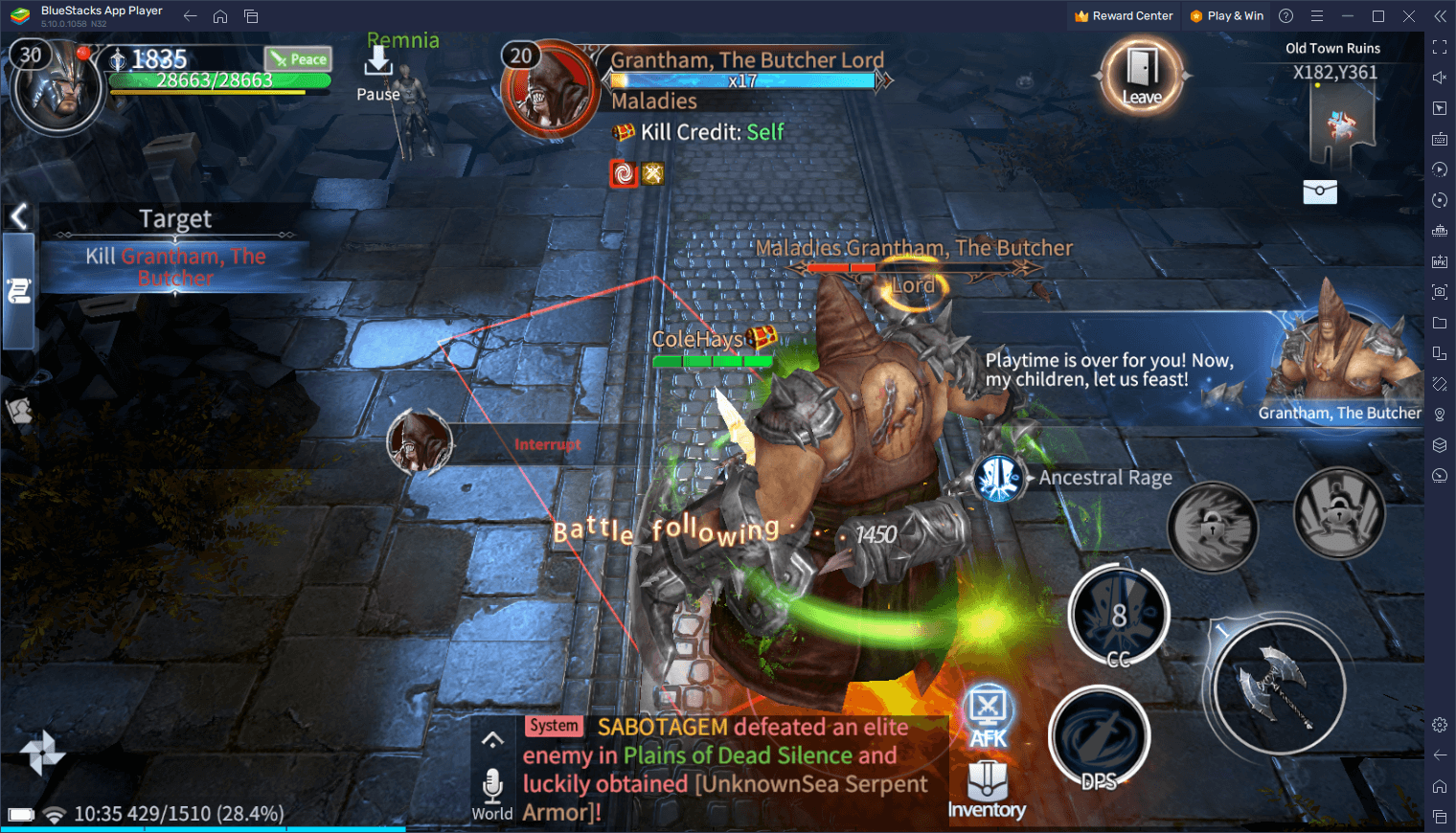The width and height of the screenshot is (1456, 833).
Task: Open the quest scroll side tab
Action: (19, 290)
